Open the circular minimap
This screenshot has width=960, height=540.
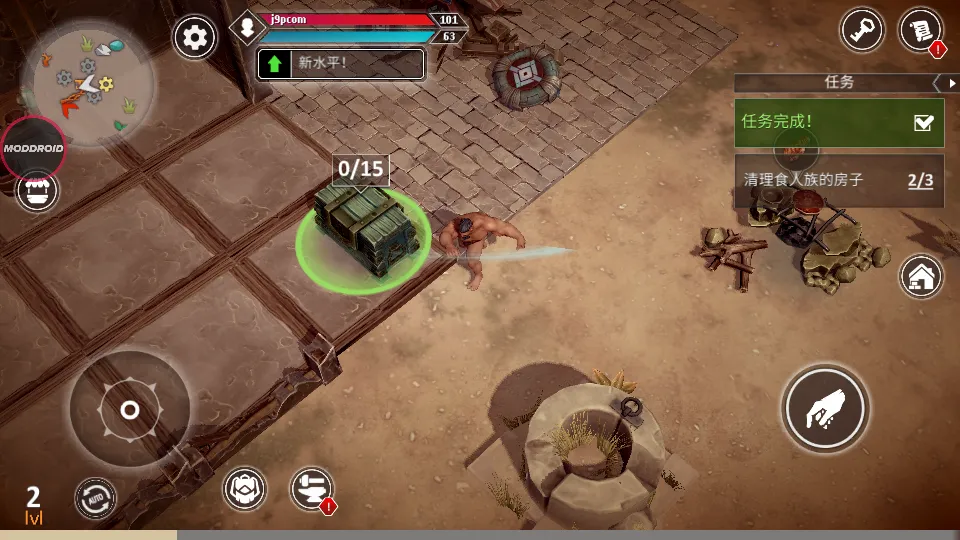pos(89,84)
